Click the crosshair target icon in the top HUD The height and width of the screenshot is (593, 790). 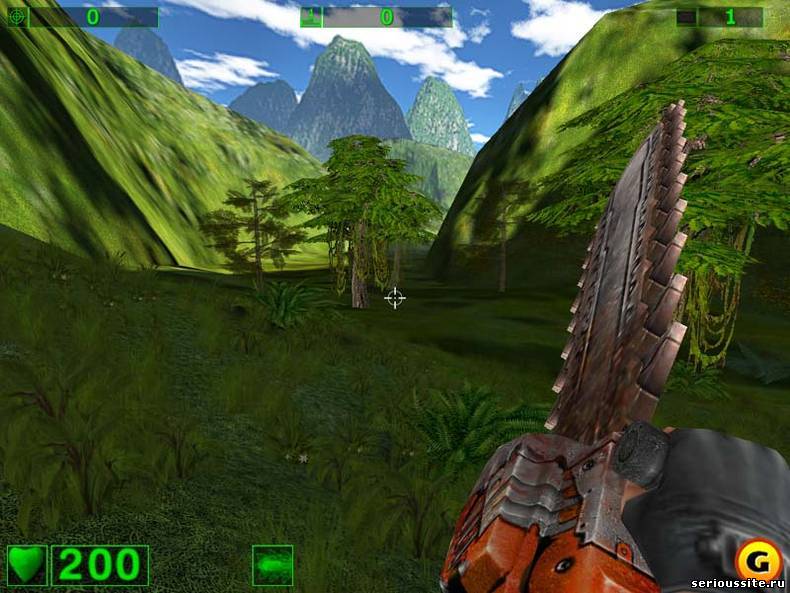click(x=16, y=17)
